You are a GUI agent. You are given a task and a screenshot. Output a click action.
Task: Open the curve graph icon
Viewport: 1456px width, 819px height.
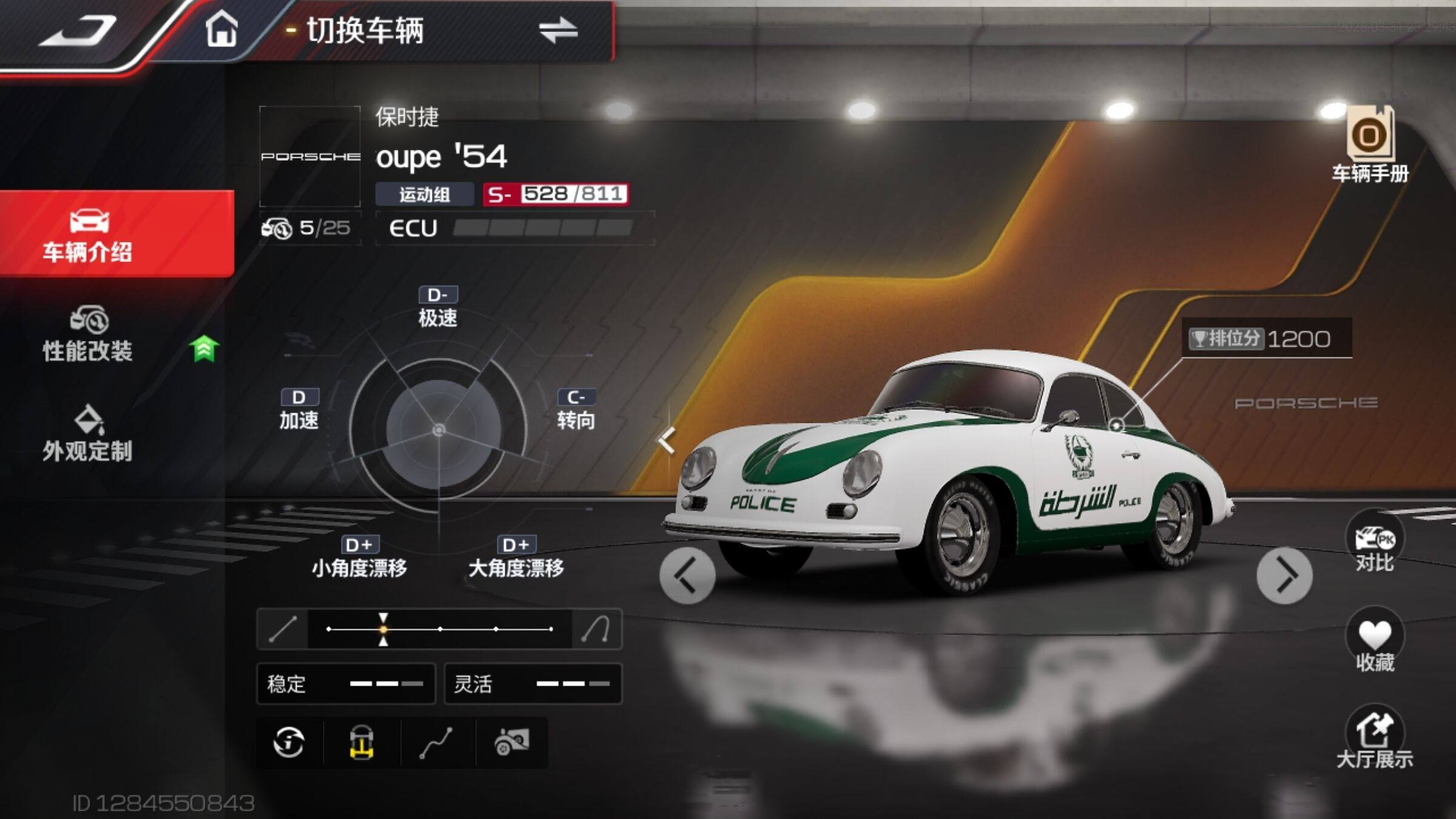click(437, 743)
